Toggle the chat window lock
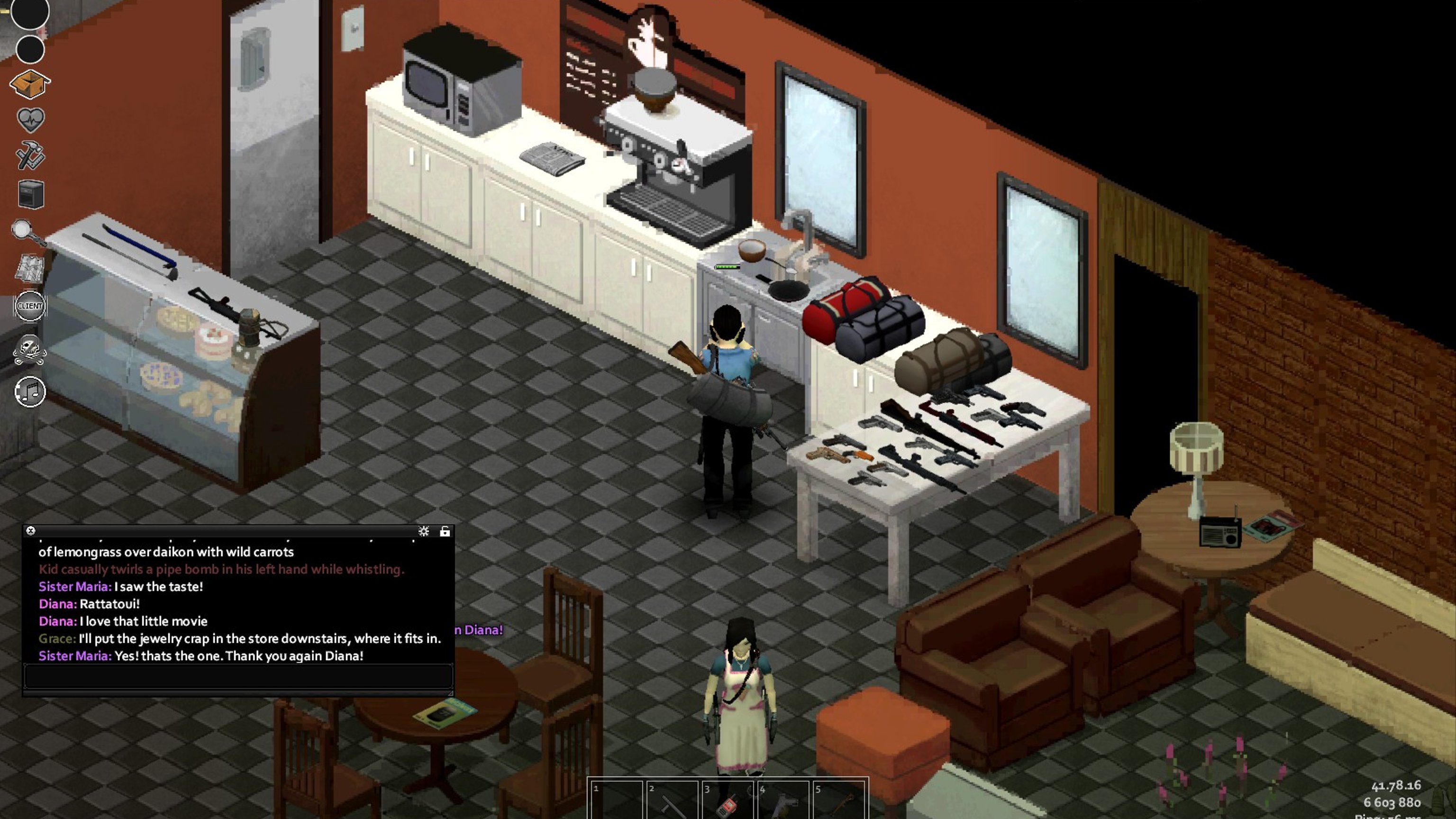 445,531
